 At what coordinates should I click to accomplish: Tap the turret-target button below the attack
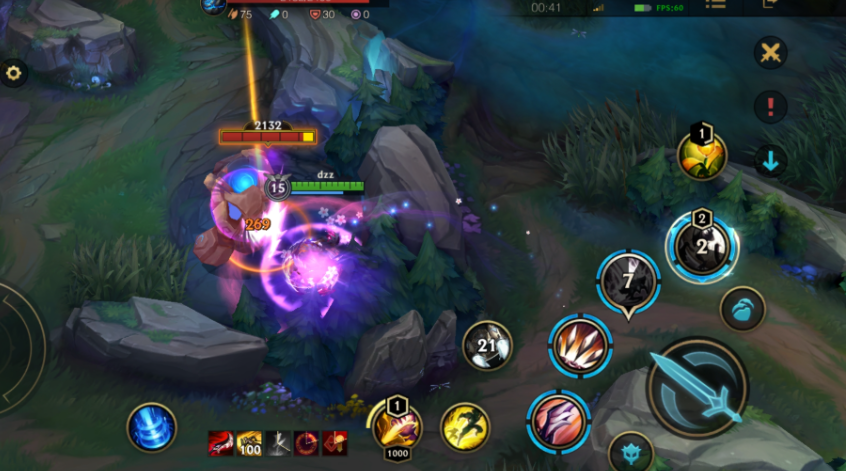click(630, 453)
